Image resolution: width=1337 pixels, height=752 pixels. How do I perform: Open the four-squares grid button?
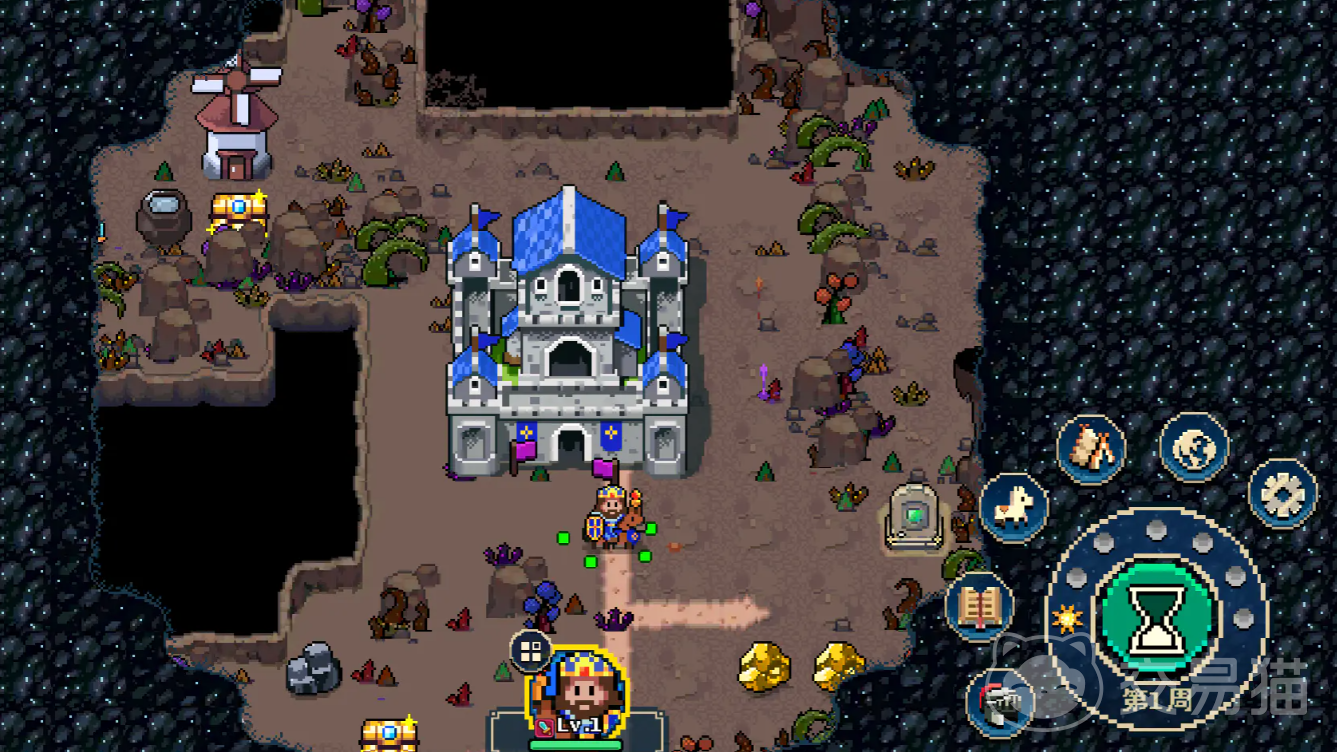coord(530,652)
